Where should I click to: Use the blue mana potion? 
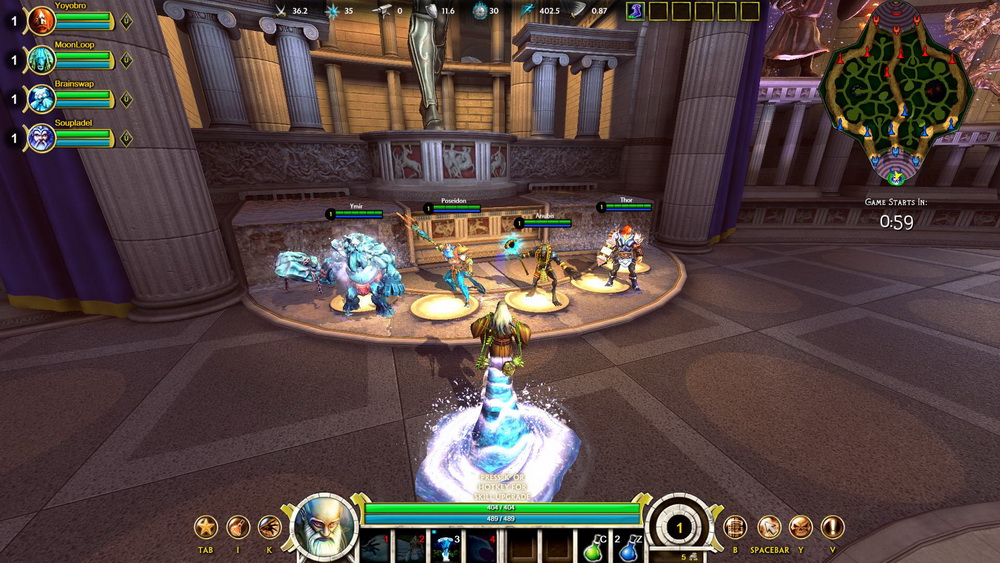click(628, 550)
